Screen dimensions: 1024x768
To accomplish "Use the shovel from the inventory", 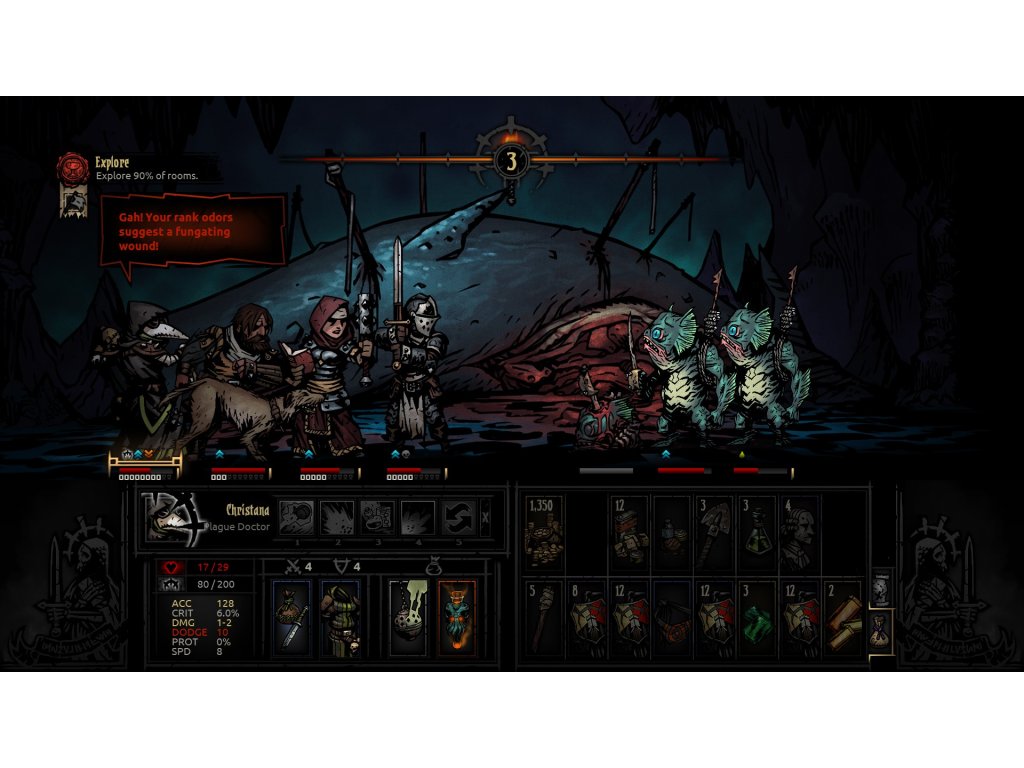I will [715, 533].
